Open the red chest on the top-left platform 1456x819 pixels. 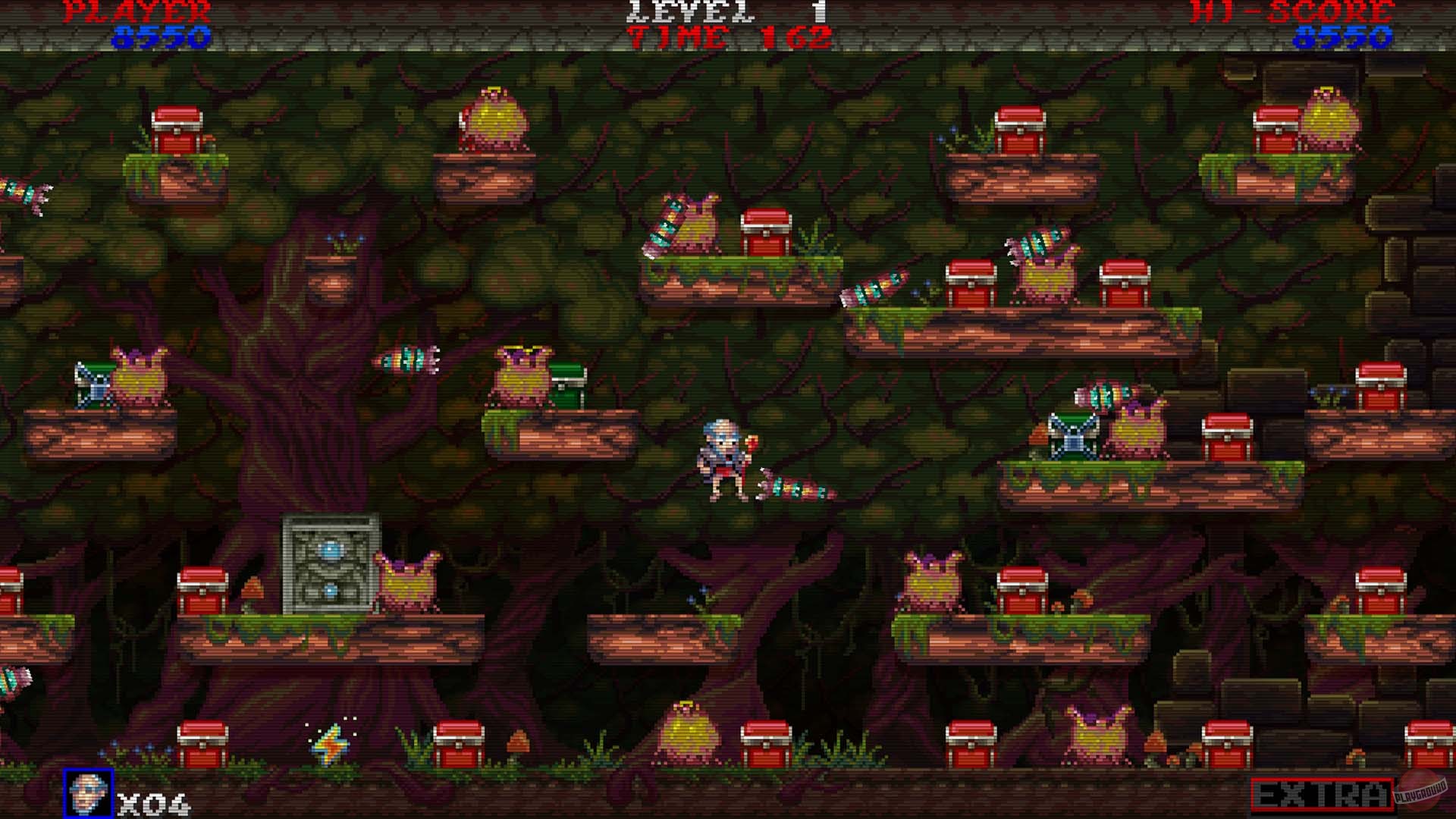point(178,129)
